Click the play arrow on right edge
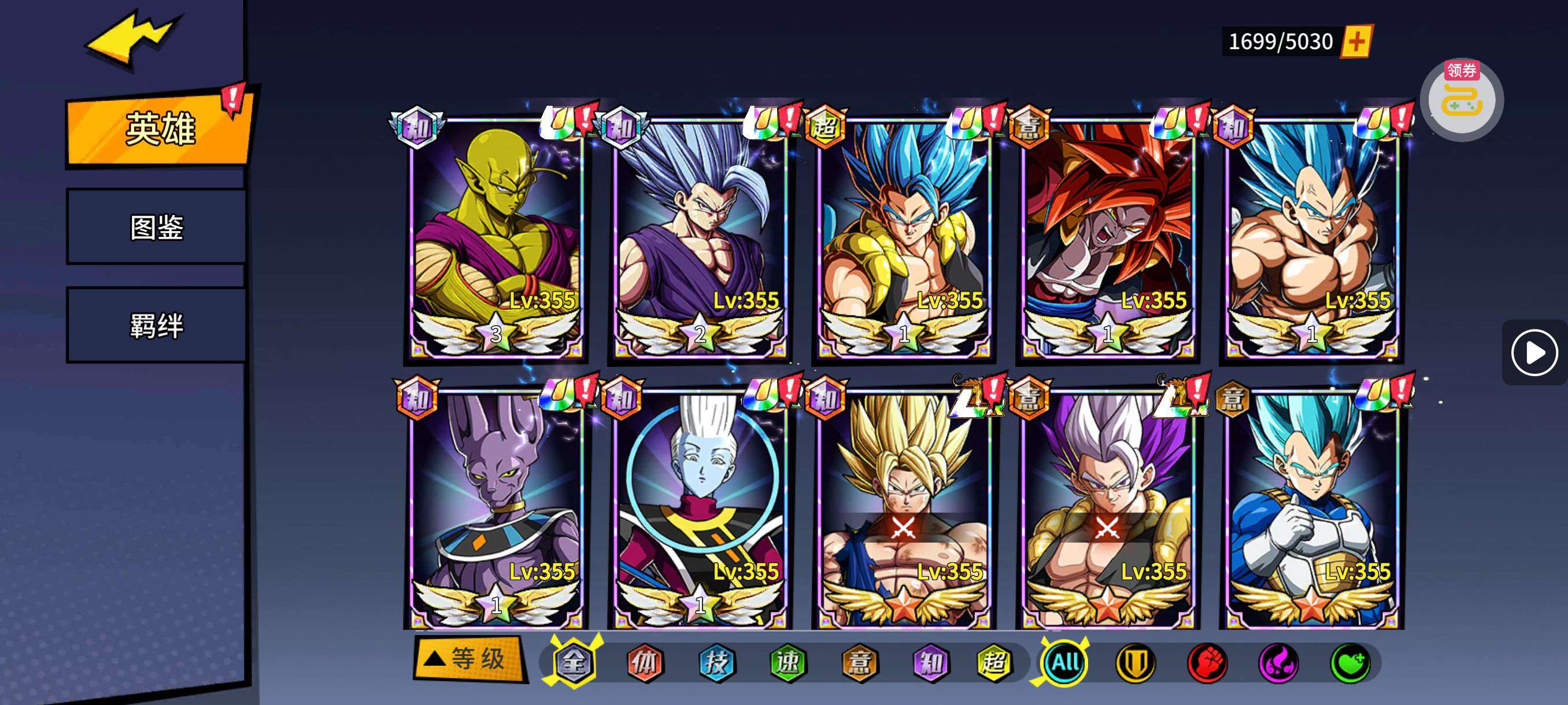 (x=1533, y=353)
